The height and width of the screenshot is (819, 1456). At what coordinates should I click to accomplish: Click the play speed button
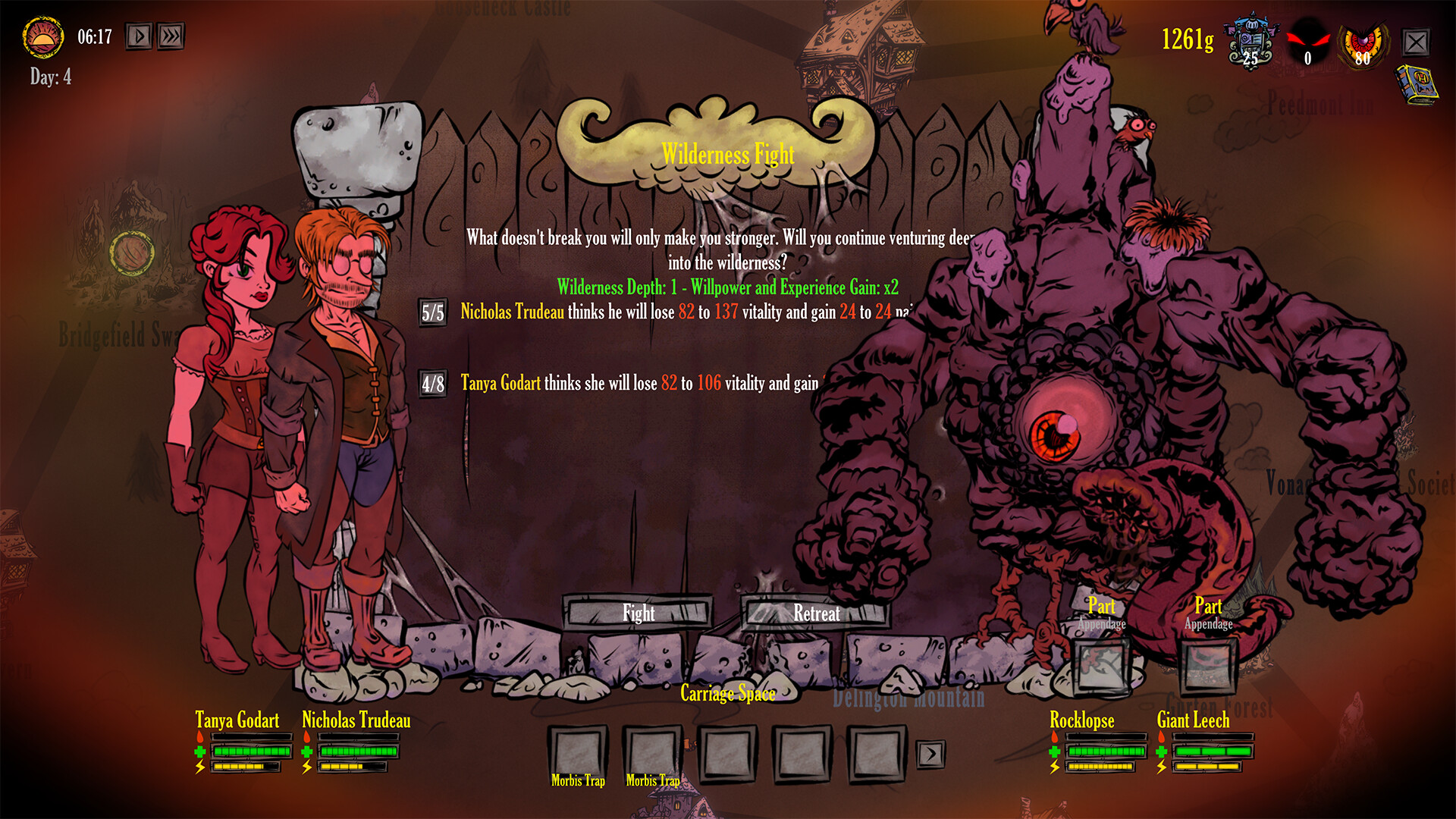[139, 36]
